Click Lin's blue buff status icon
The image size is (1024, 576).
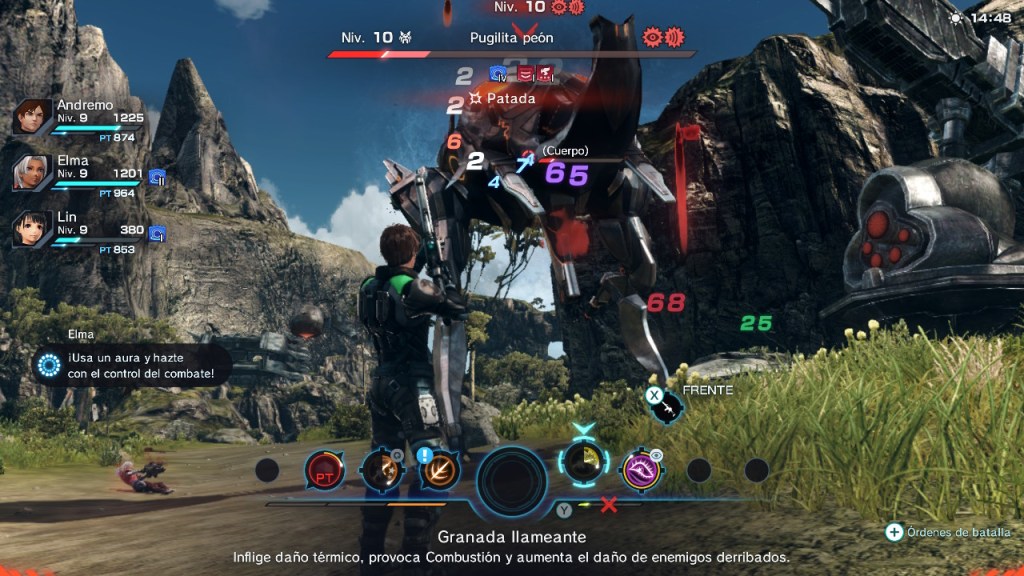[157, 233]
